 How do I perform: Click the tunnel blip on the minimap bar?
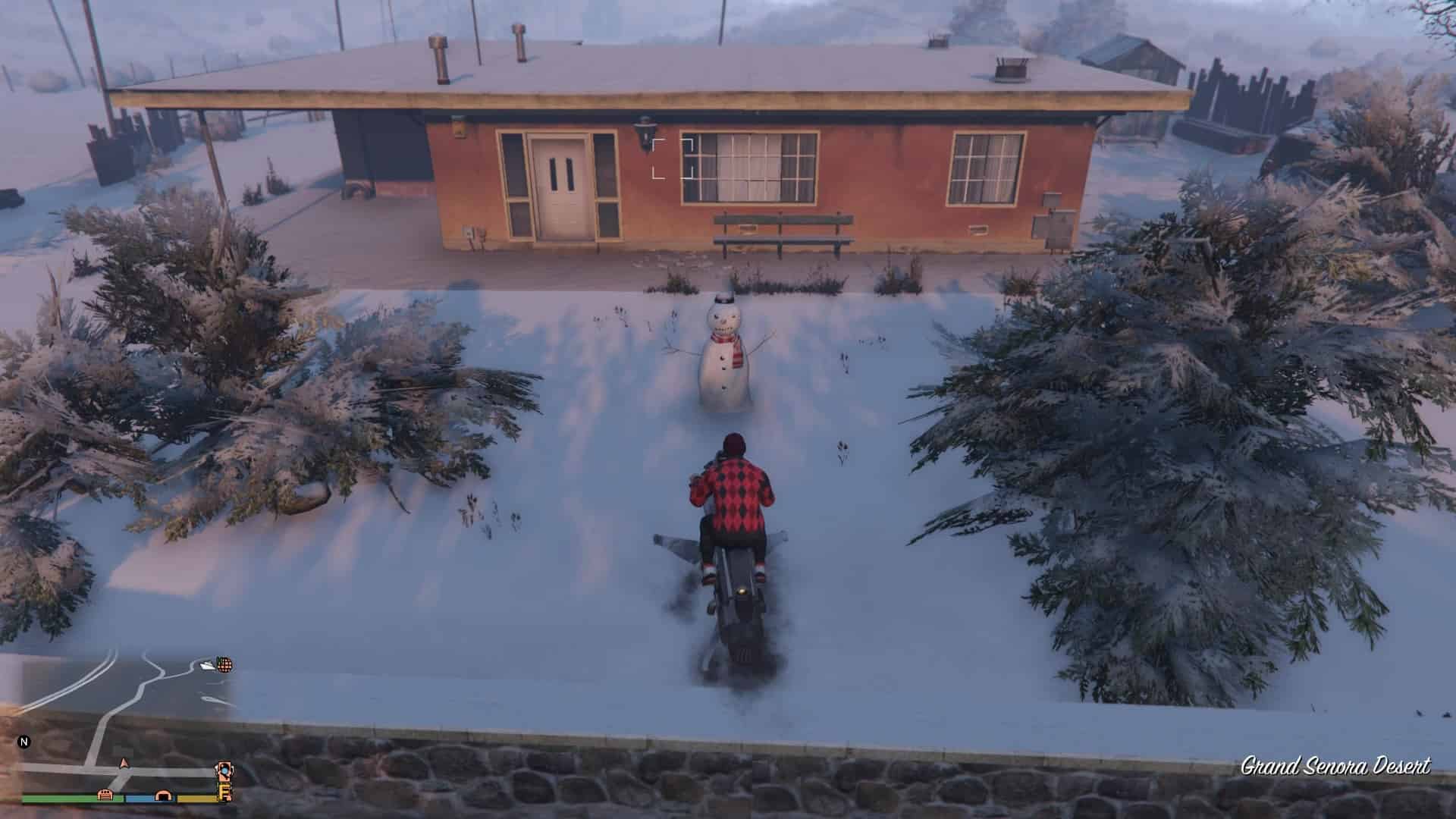click(162, 795)
